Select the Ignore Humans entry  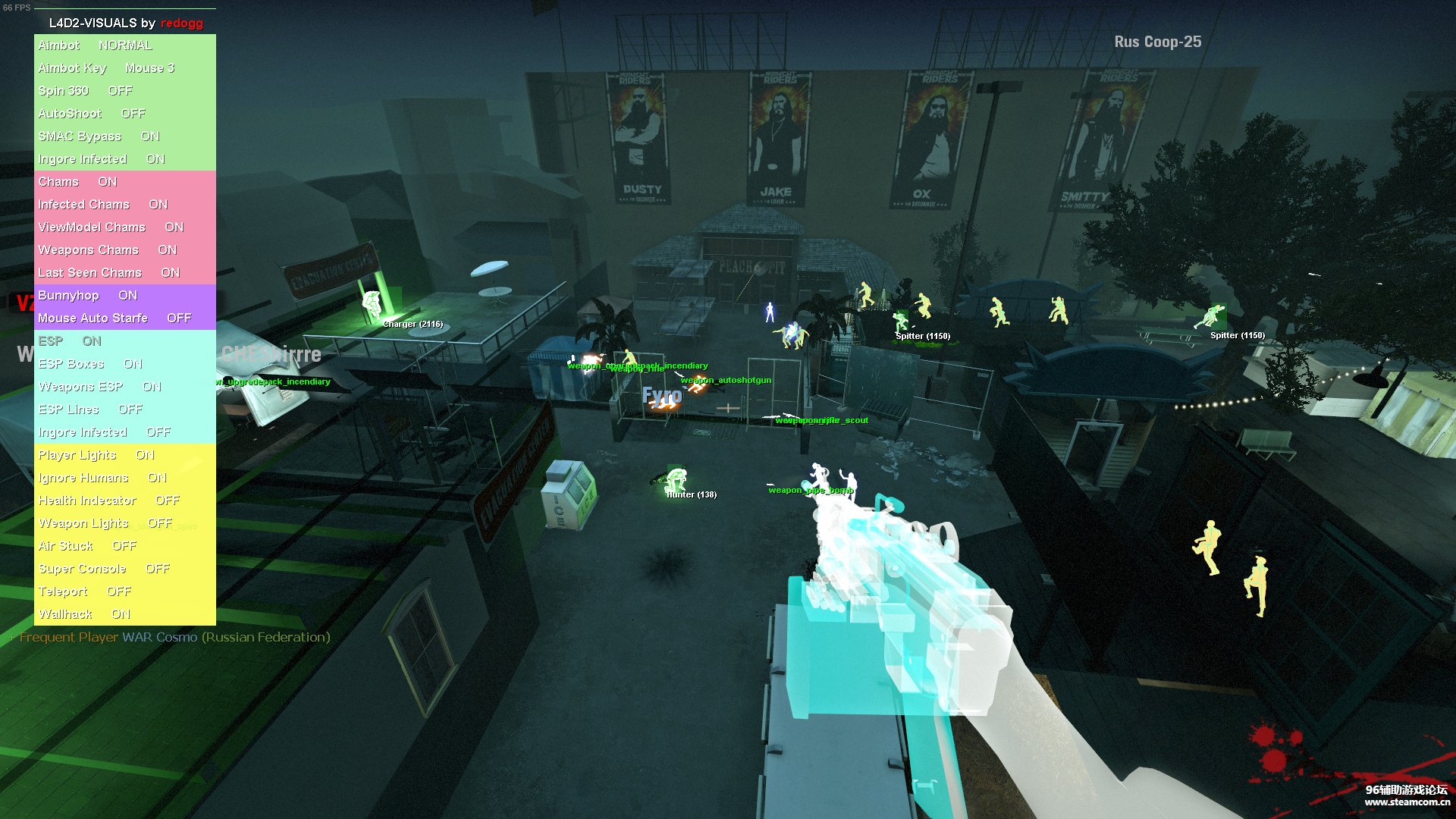coord(102,478)
